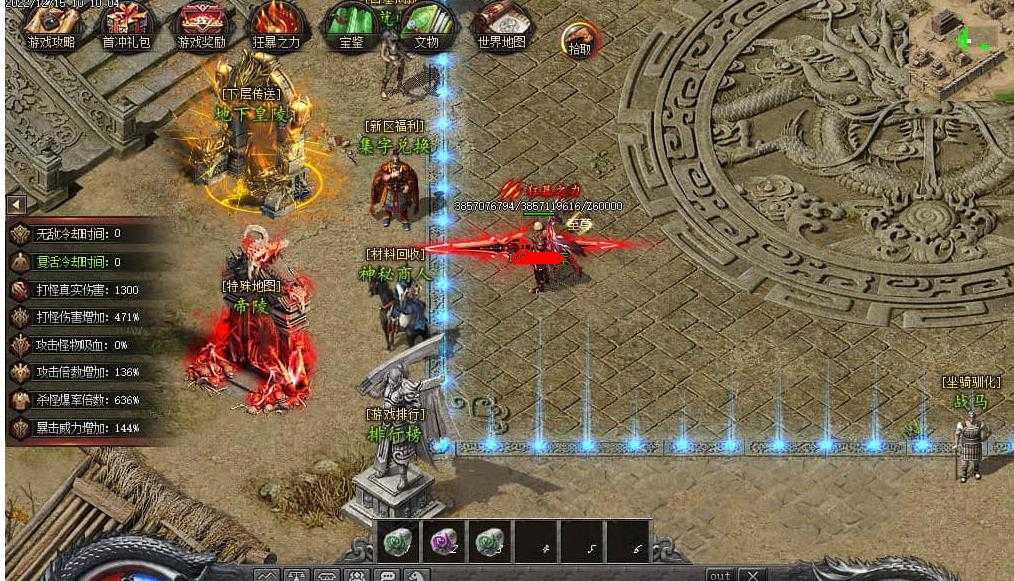Claim the 首冲礼包 first-recharge gift pack
Screen dimensions: 1014x581
coord(127,24)
